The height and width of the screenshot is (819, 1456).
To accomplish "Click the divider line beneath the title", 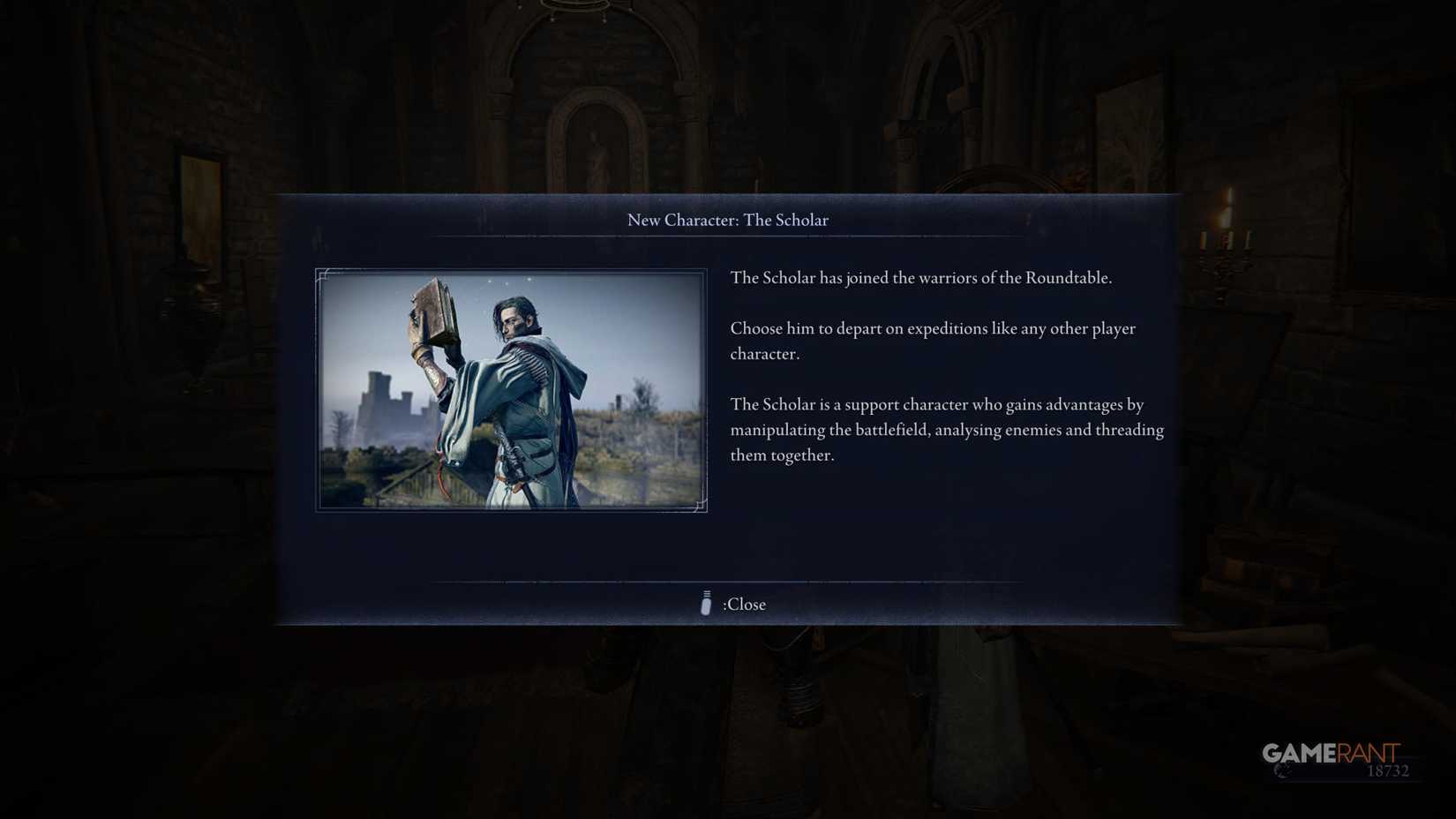I will (x=727, y=237).
